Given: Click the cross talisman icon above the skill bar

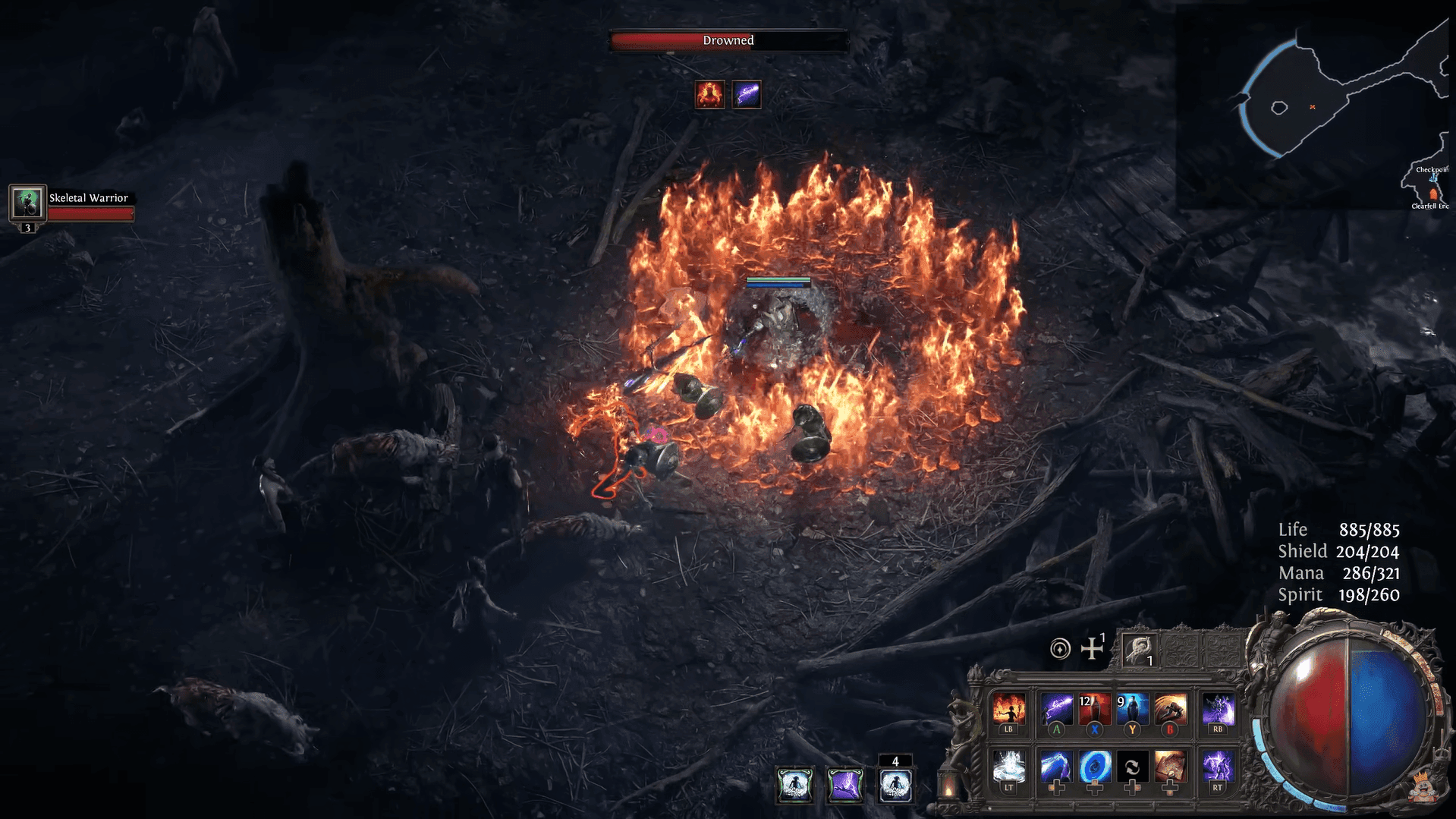Looking at the screenshot, I should coord(1092,649).
